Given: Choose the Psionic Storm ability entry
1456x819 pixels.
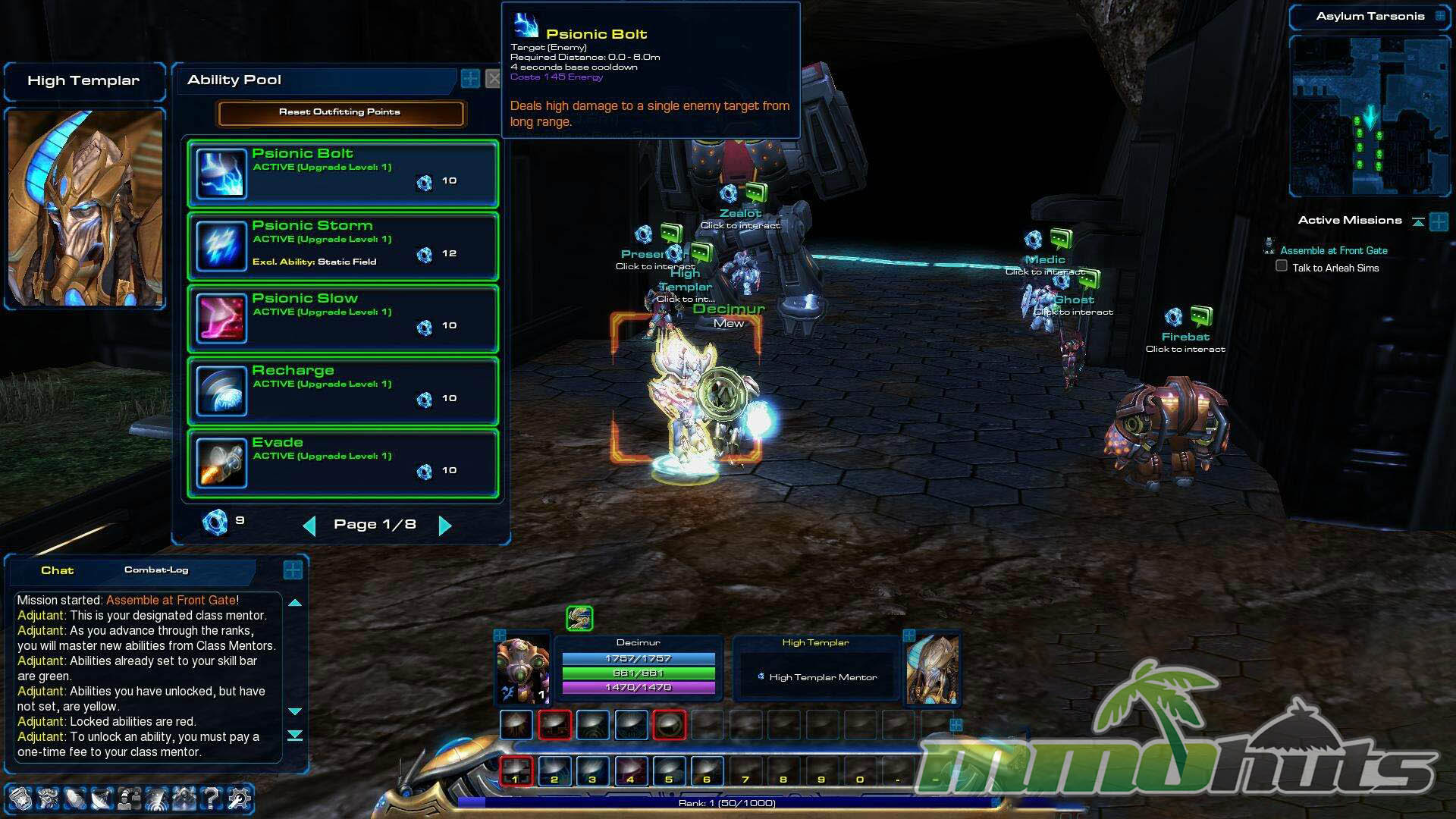Looking at the screenshot, I should point(343,246).
